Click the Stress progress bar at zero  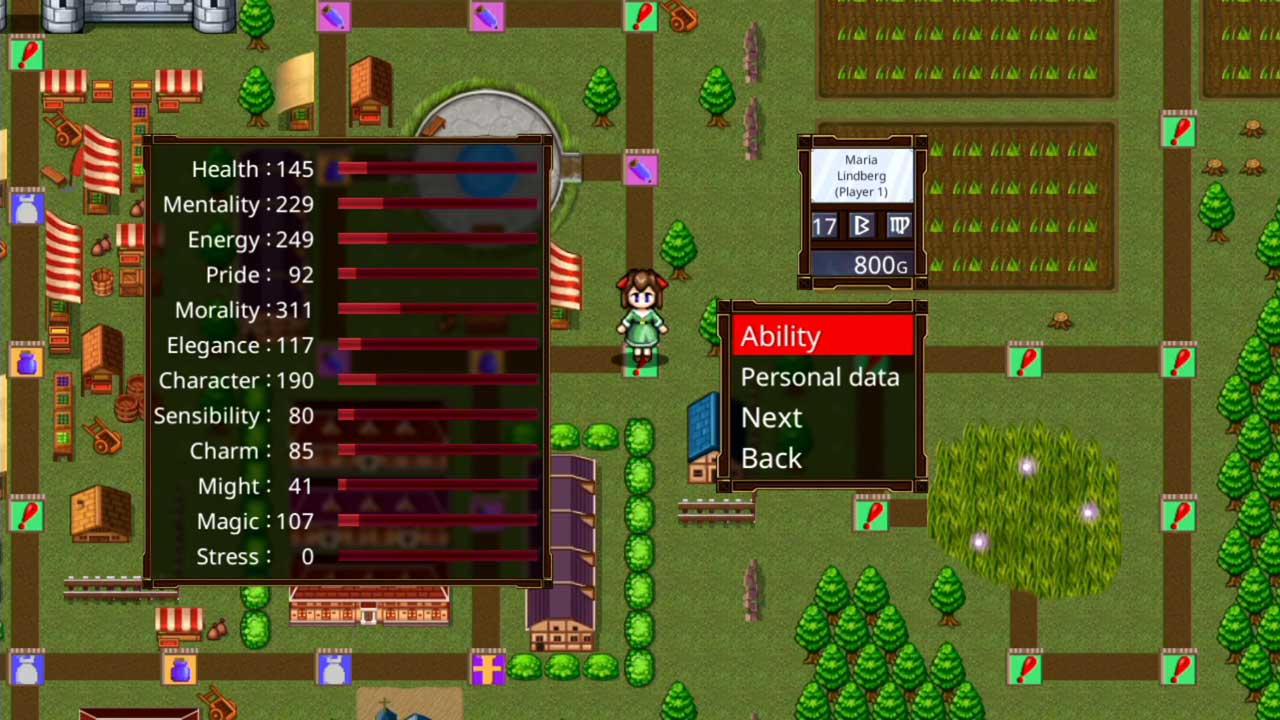[x=435, y=557]
